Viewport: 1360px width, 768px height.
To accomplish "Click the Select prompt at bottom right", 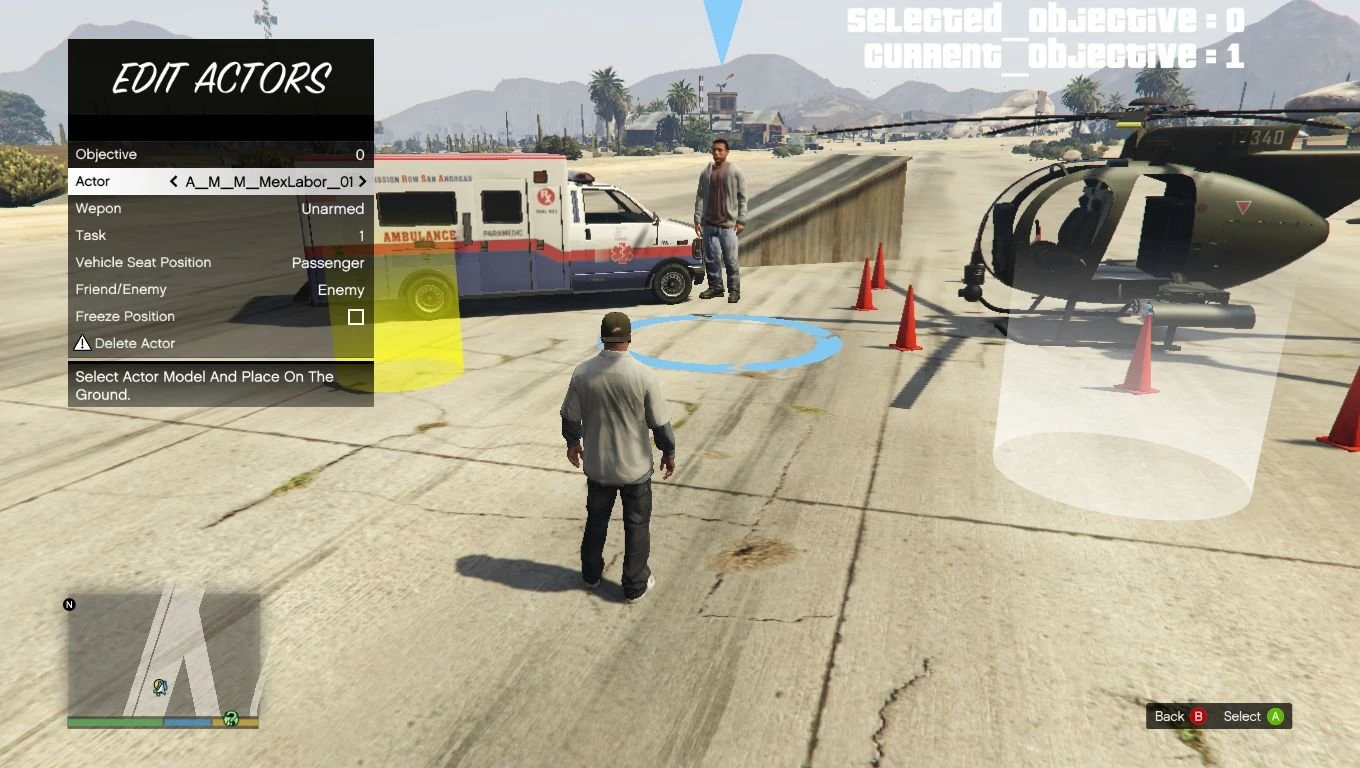I will pos(1241,716).
